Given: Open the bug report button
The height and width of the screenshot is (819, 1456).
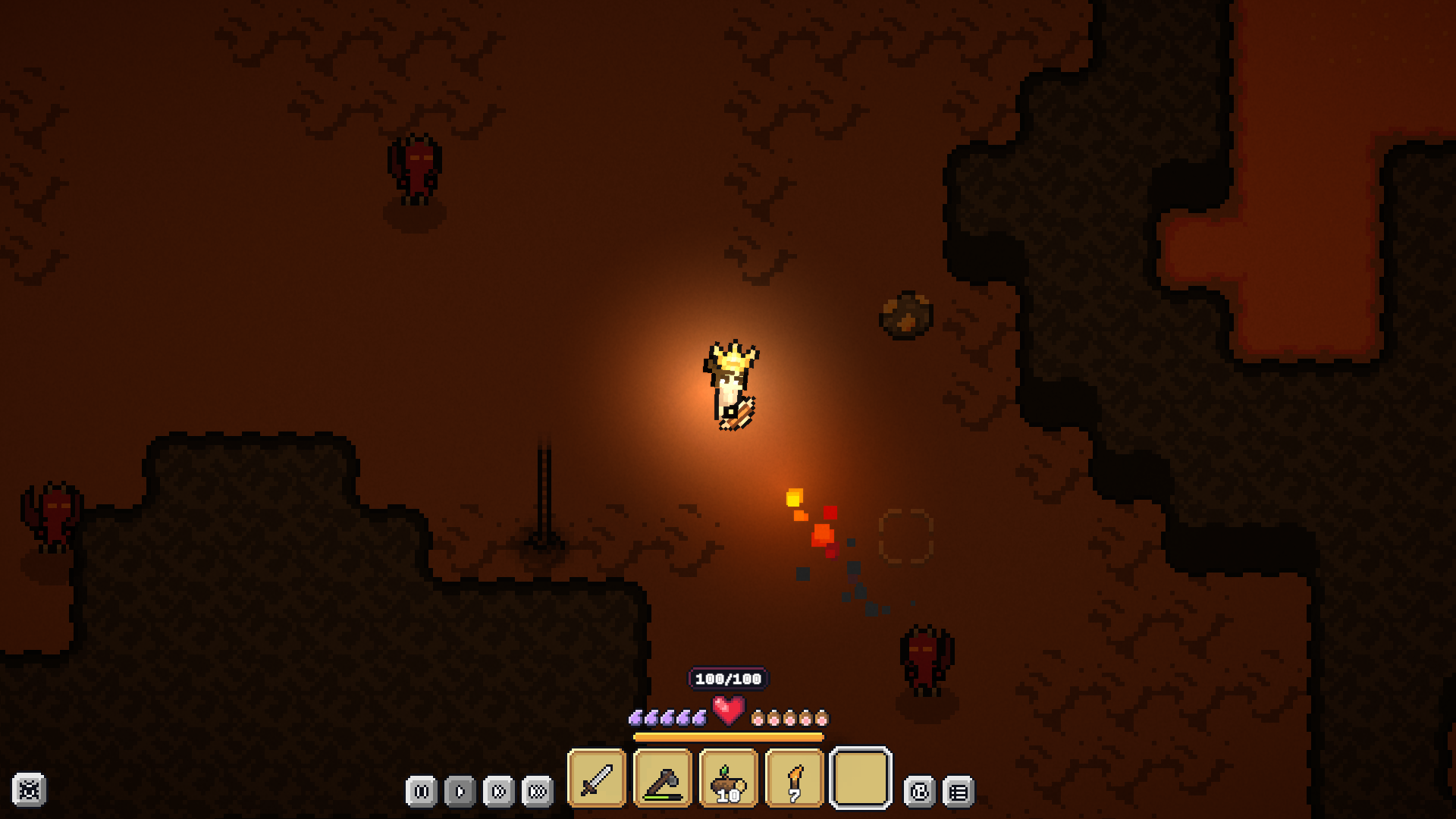Looking at the screenshot, I should pos(30,790).
